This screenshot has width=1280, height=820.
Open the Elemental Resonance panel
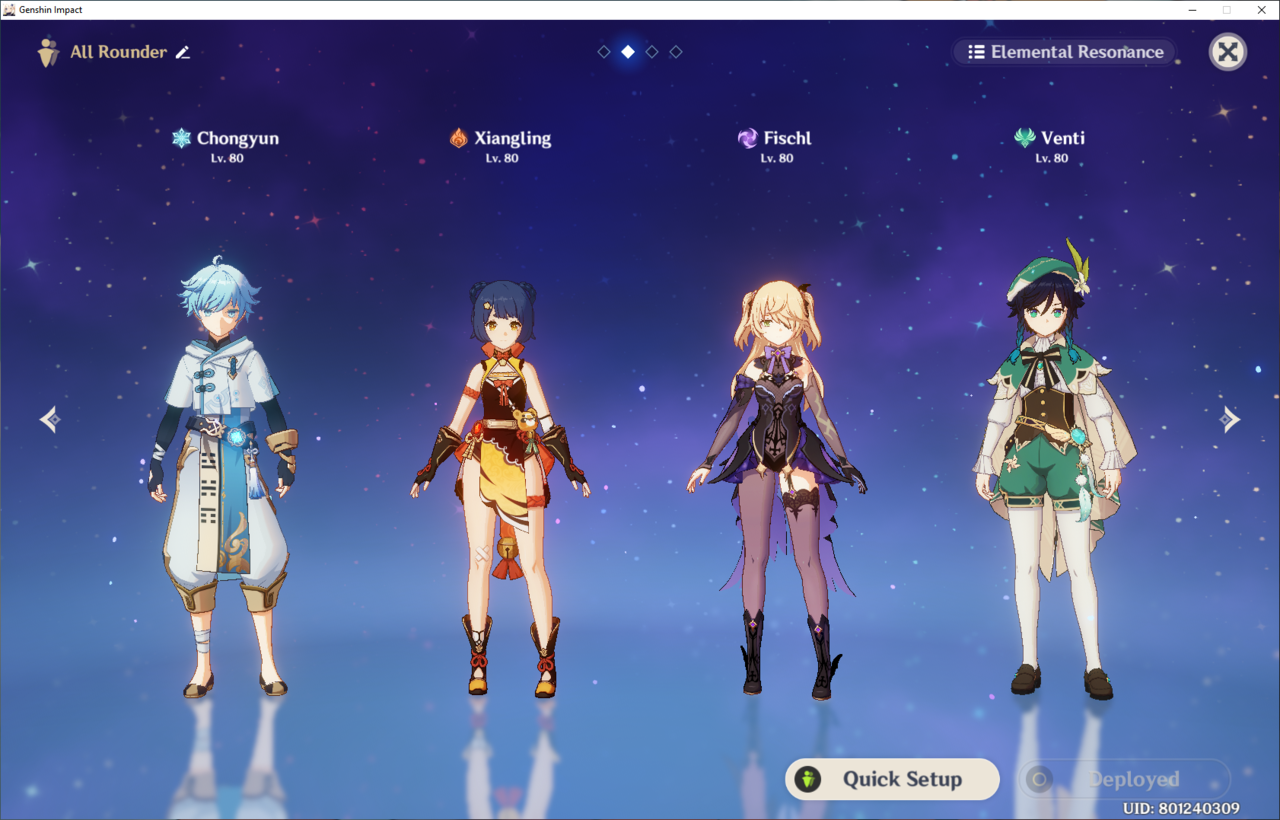click(x=1065, y=52)
